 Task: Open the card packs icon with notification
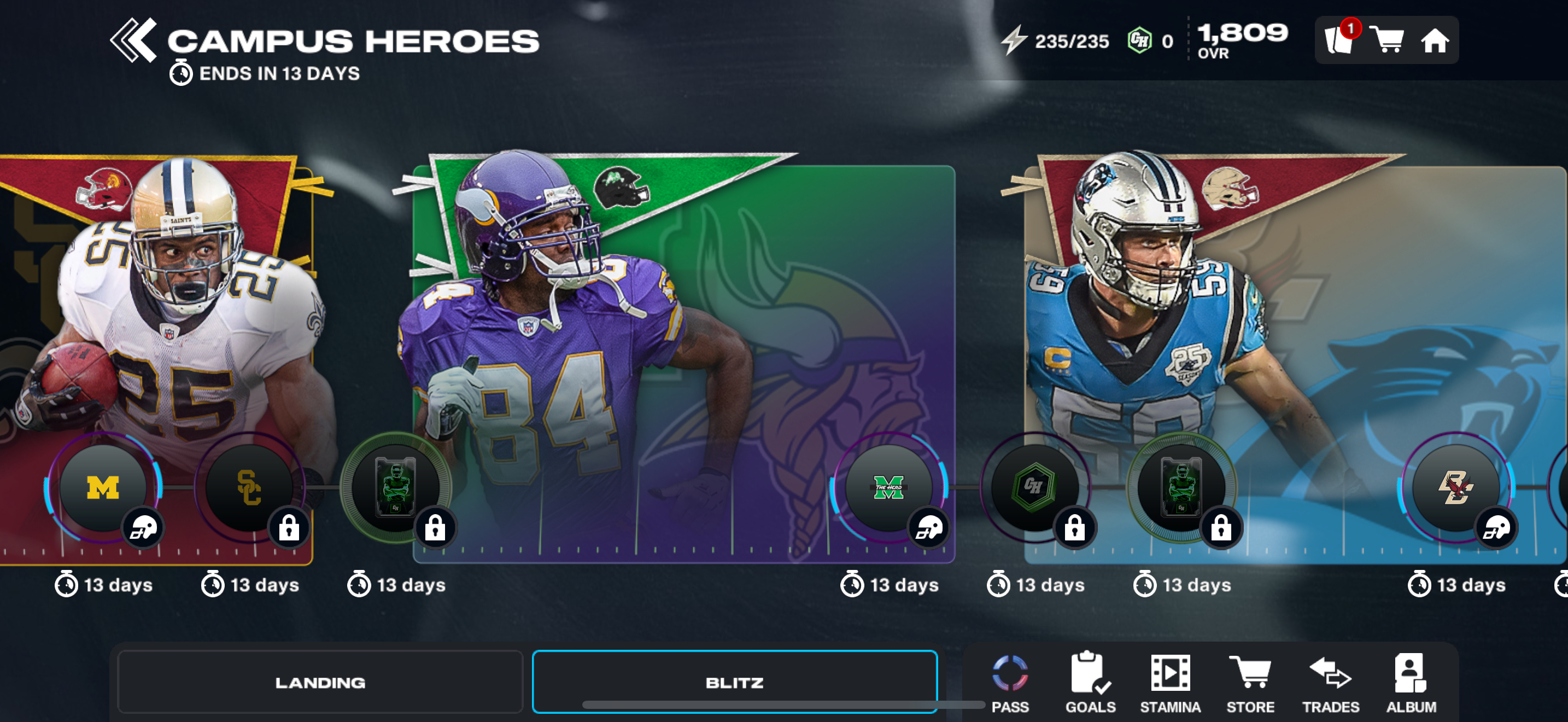pos(1339,40)
